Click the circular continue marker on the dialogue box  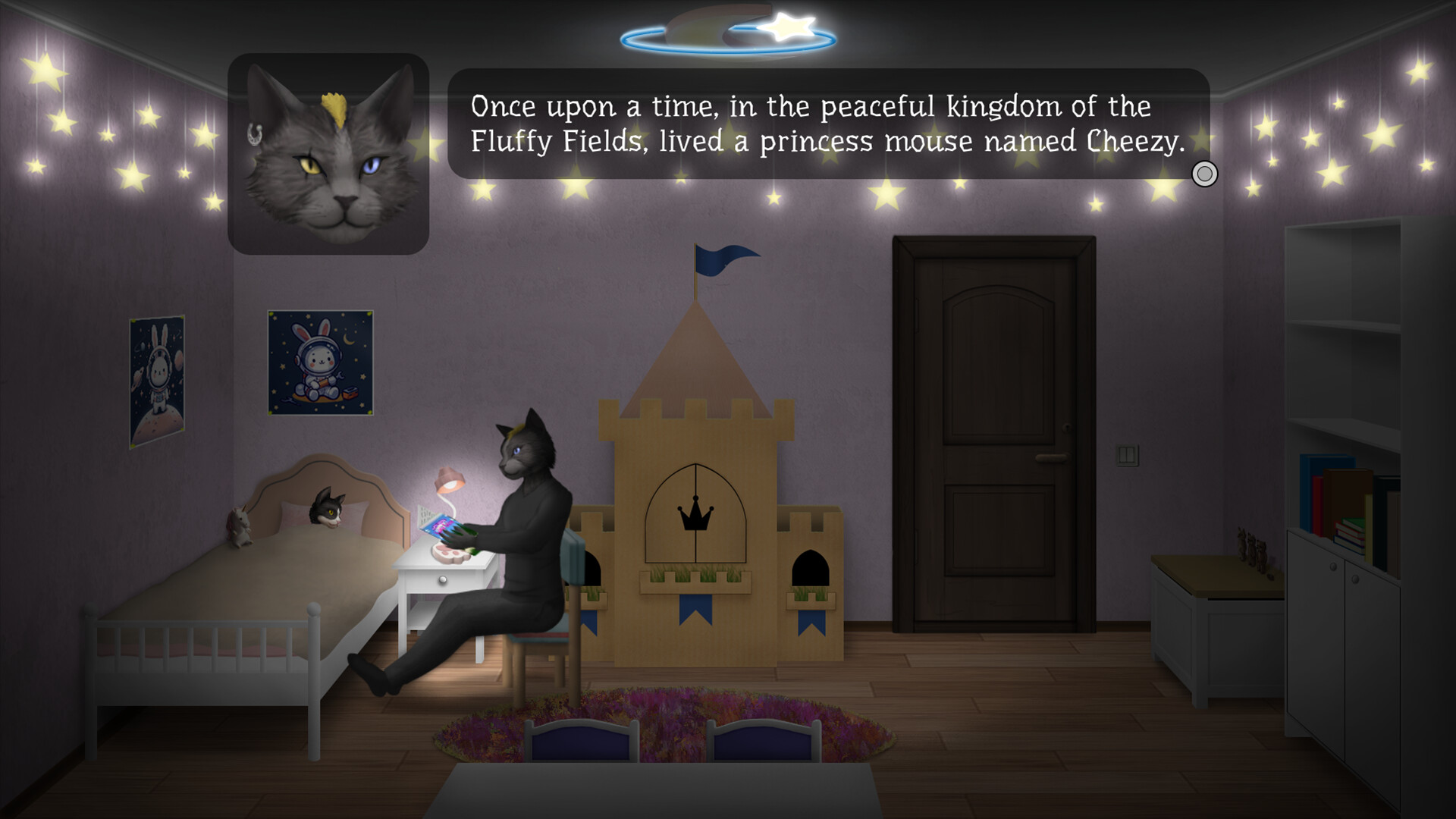click(1204, 174)
